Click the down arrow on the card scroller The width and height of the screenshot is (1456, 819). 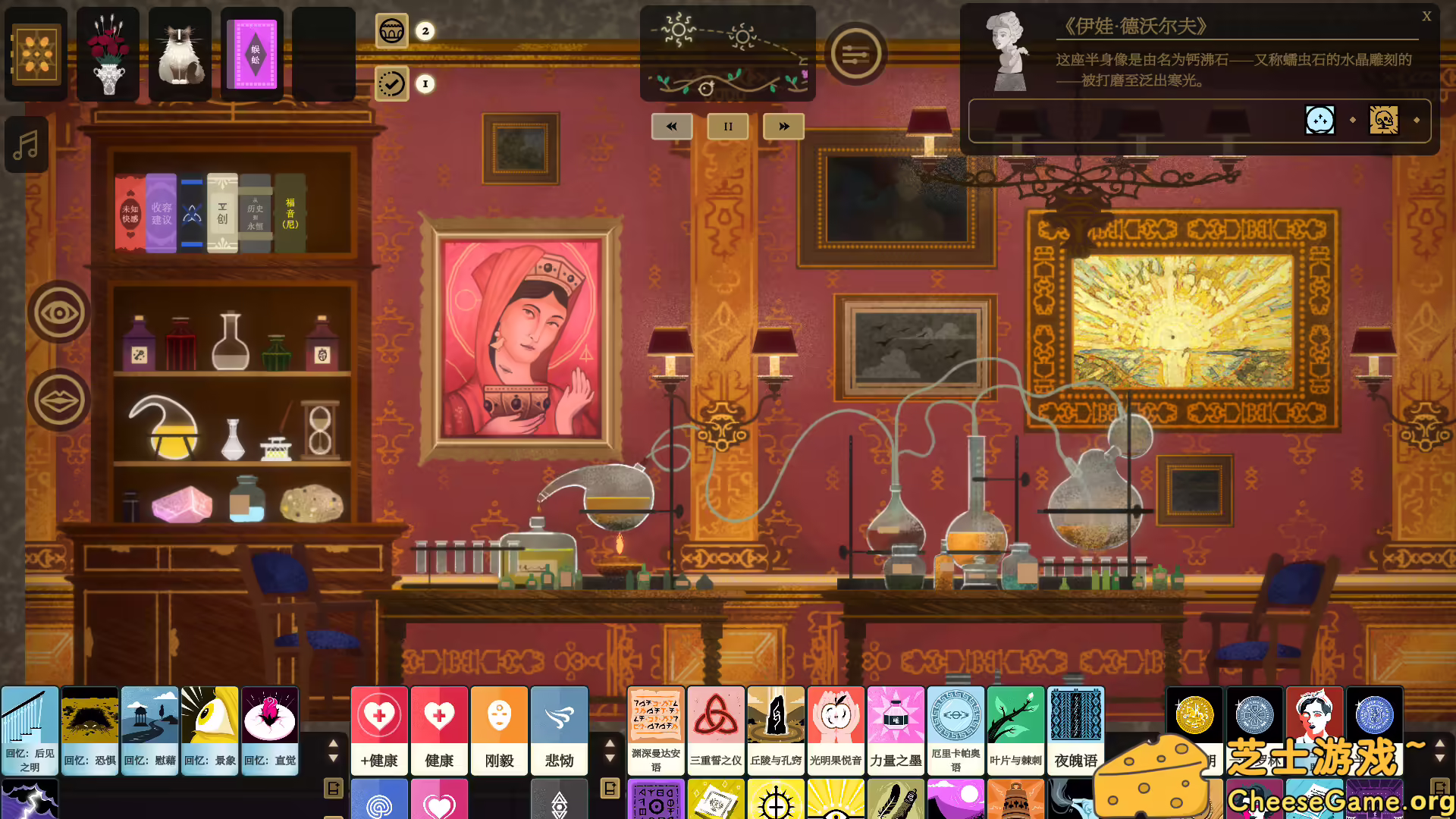(332, 758)
